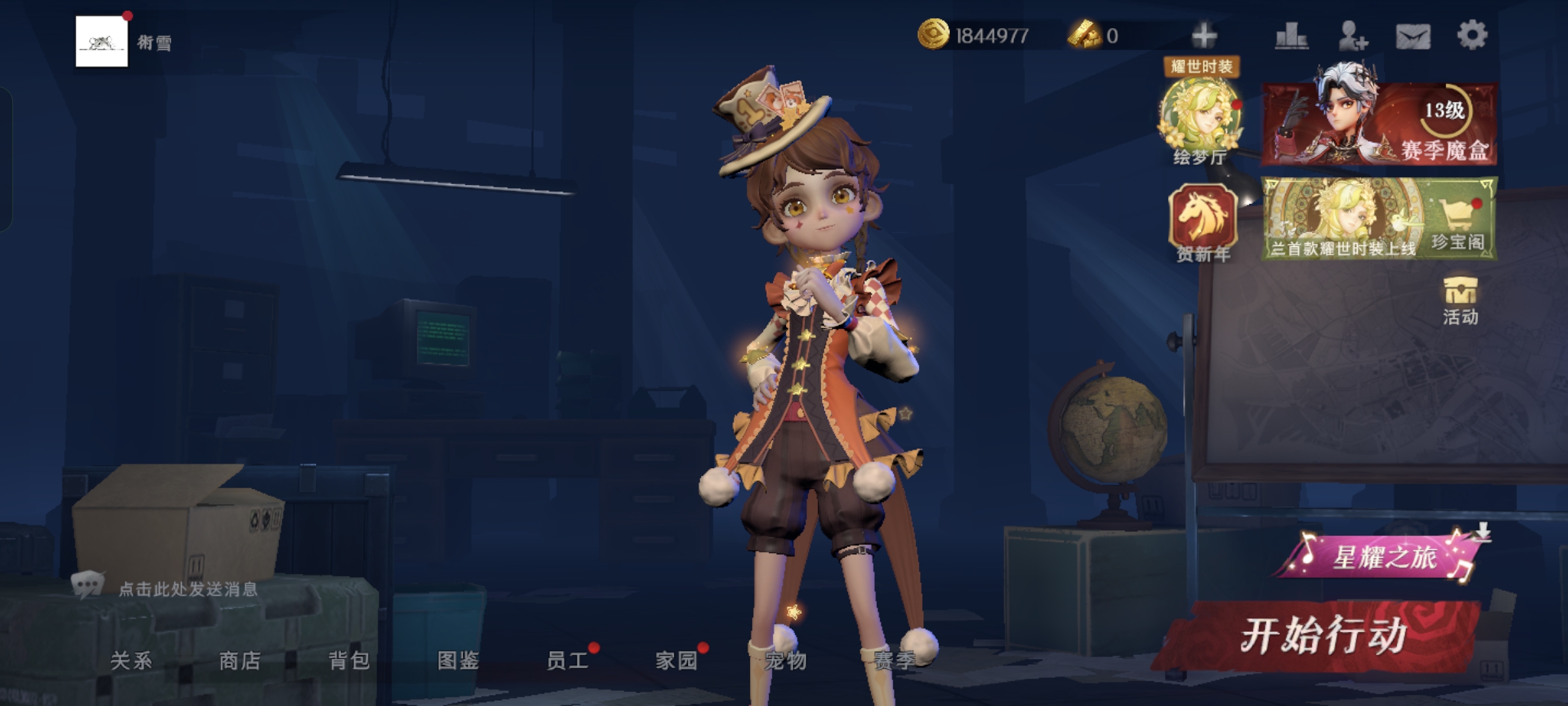The height and width of the screenshot is (706, 1568).
Task: Click the chat box to send message
Action: [x=188, y=589]
